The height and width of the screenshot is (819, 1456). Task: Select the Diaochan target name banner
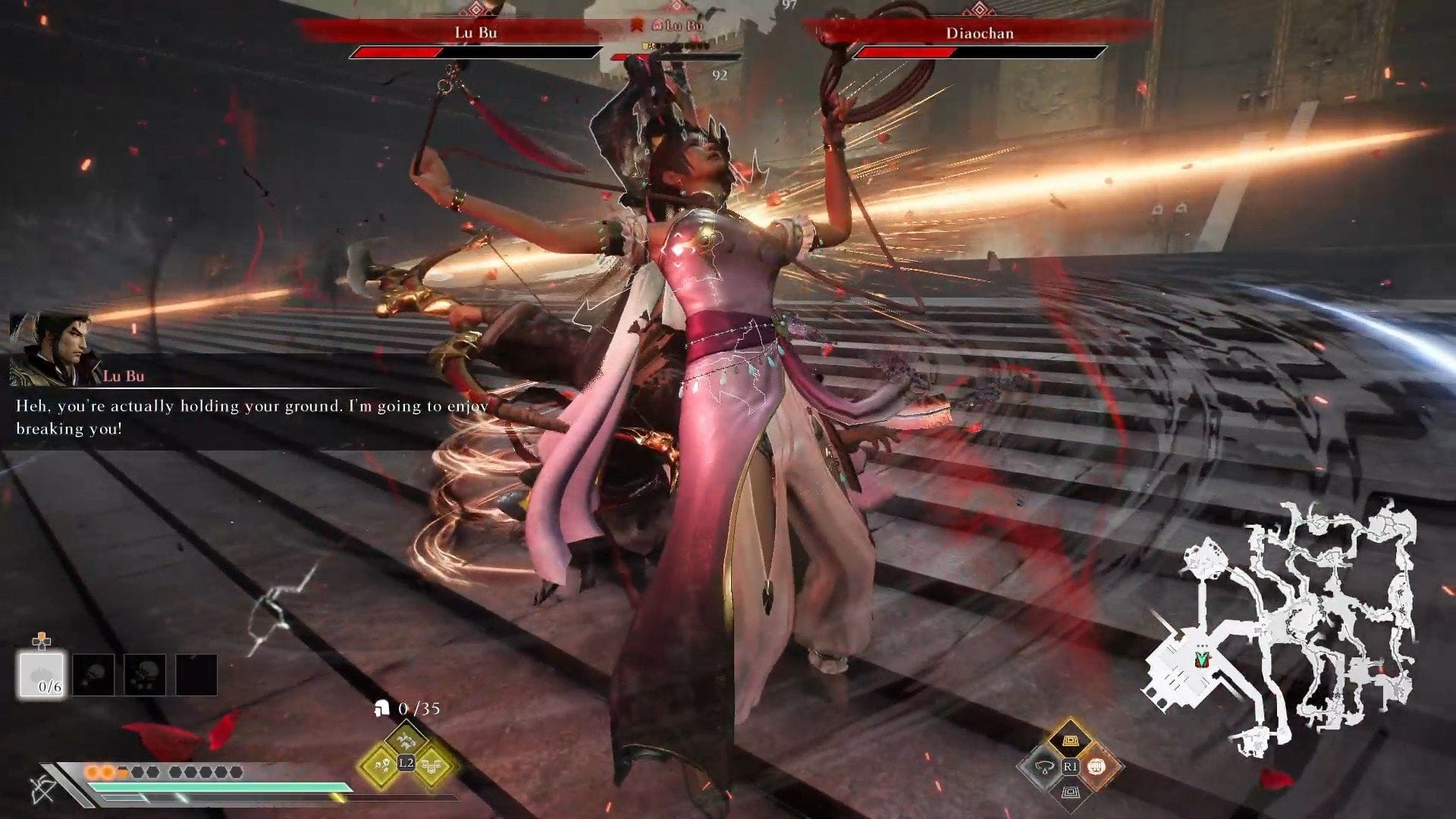click(979, 33)
